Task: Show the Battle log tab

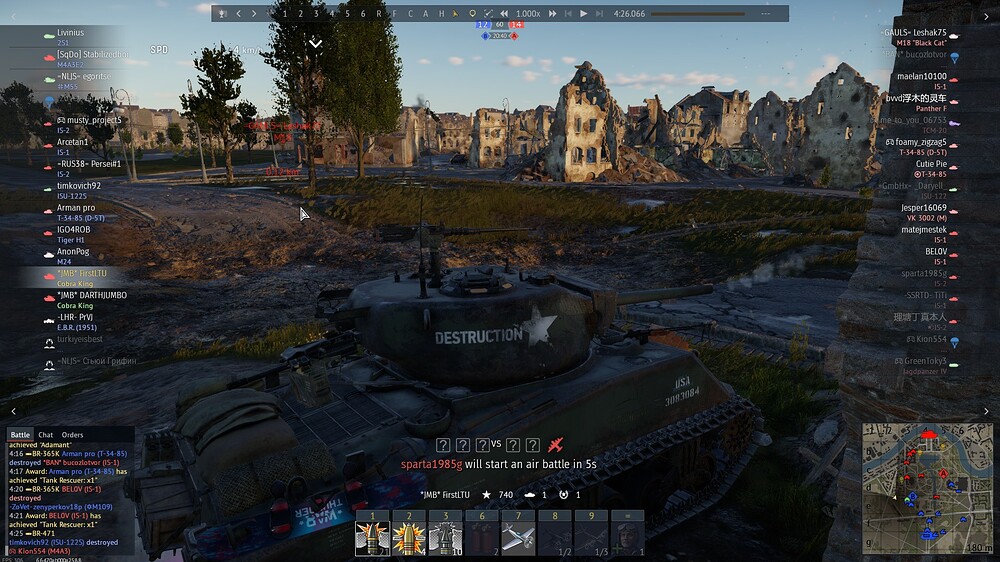Action: [20, 435]
